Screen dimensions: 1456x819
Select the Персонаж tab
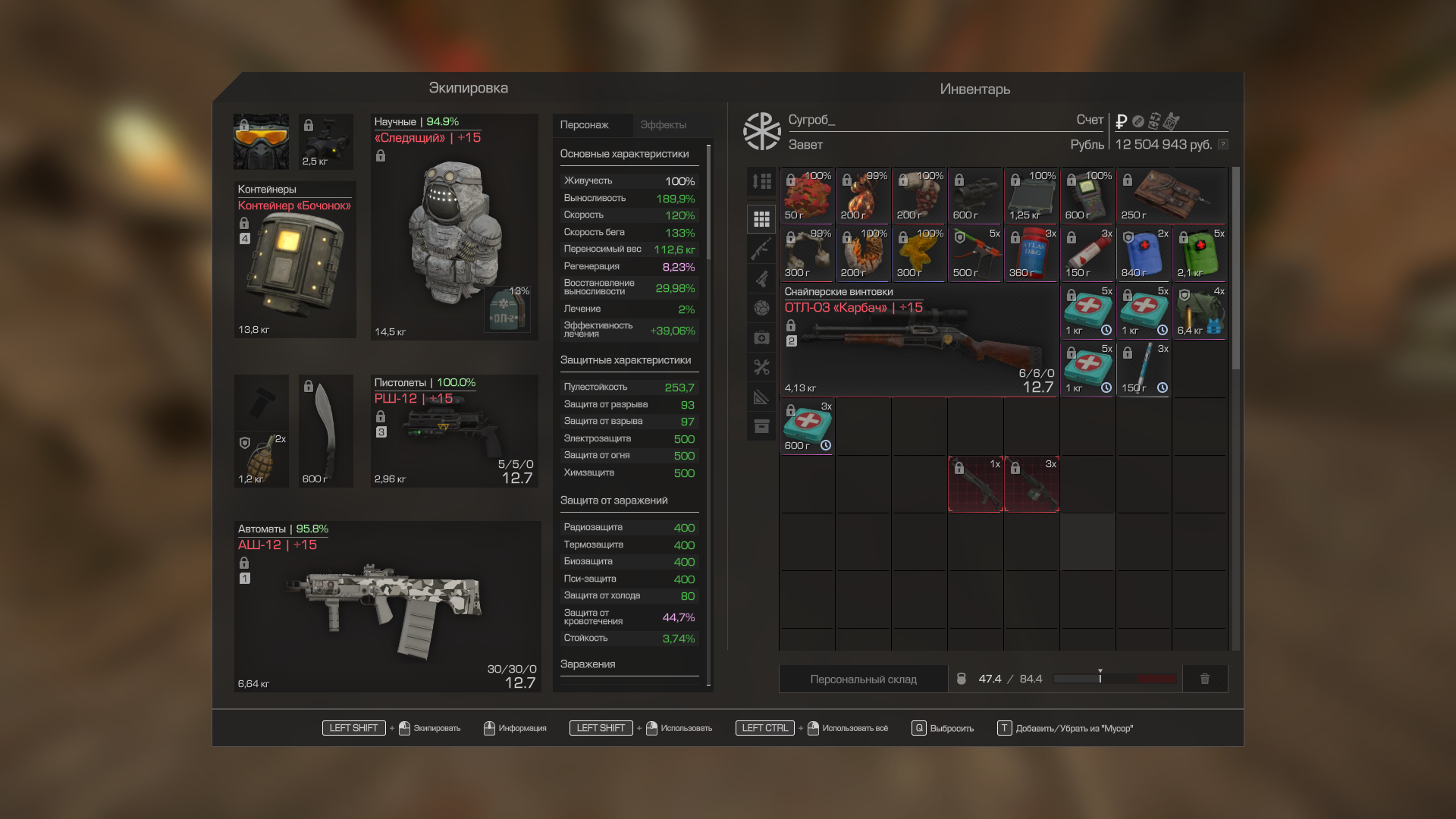(585, 125)
